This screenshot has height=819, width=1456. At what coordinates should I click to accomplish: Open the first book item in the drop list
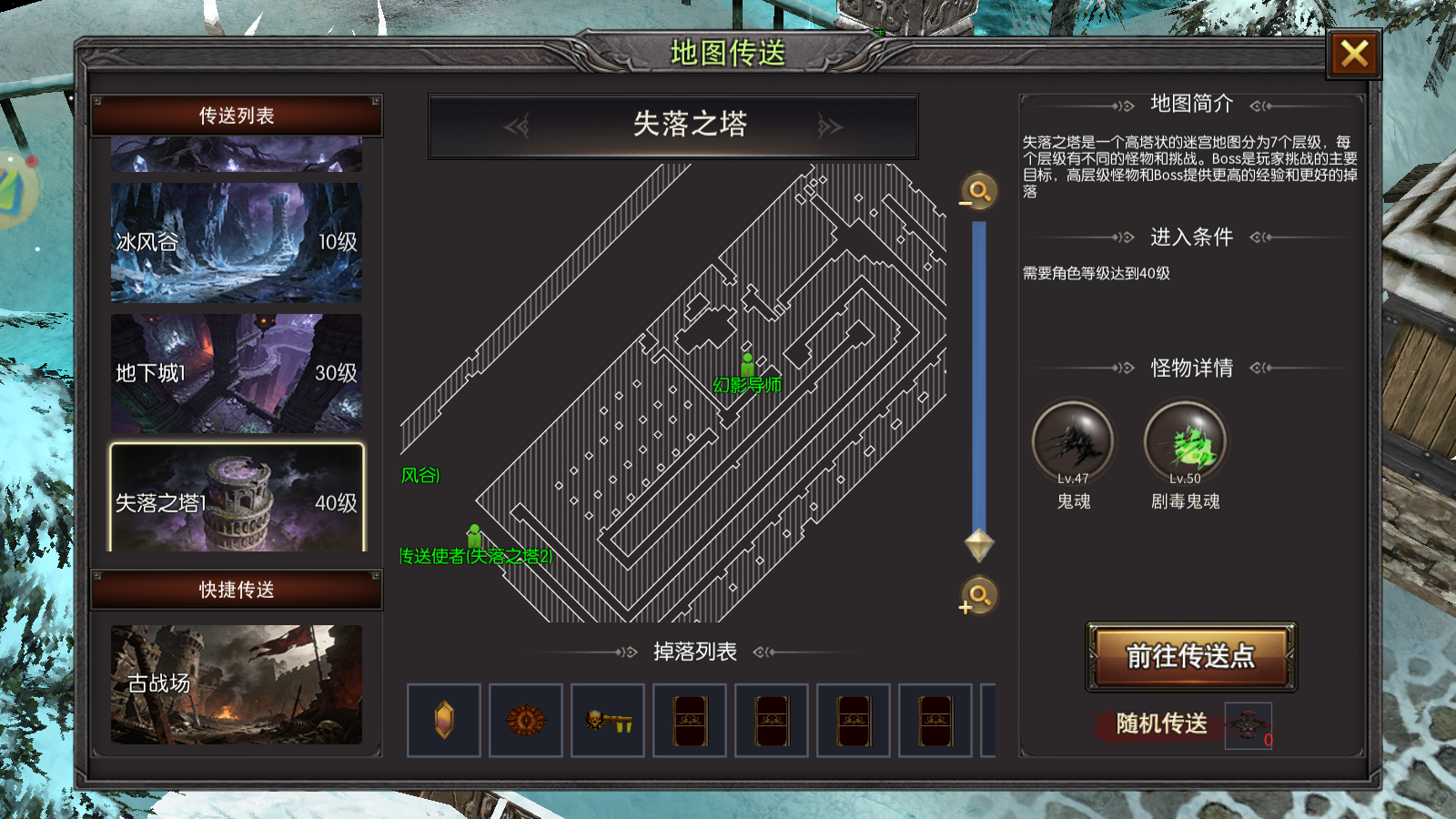coord(690,719)
